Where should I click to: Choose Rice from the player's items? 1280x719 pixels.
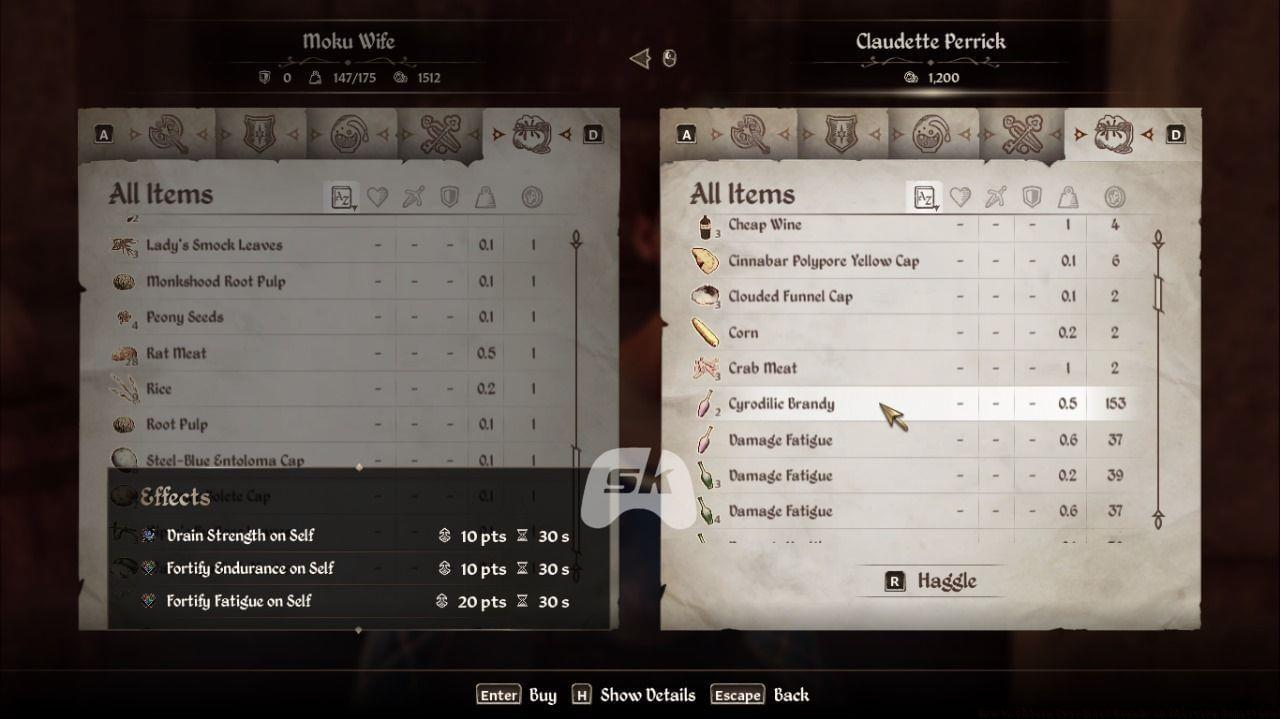coord(159,389)
